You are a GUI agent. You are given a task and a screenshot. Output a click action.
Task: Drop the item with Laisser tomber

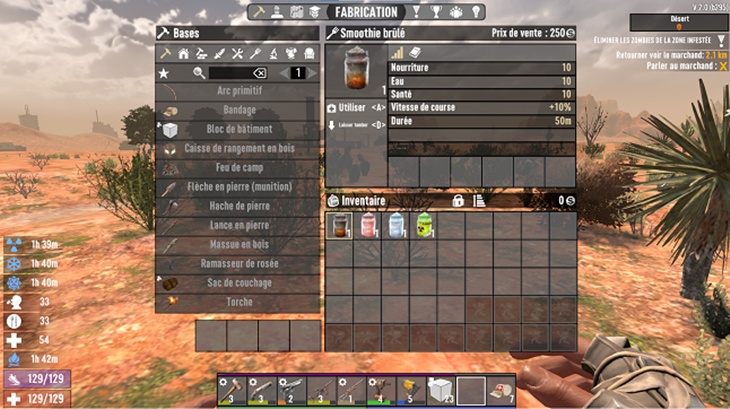click(x=356, y=125)
